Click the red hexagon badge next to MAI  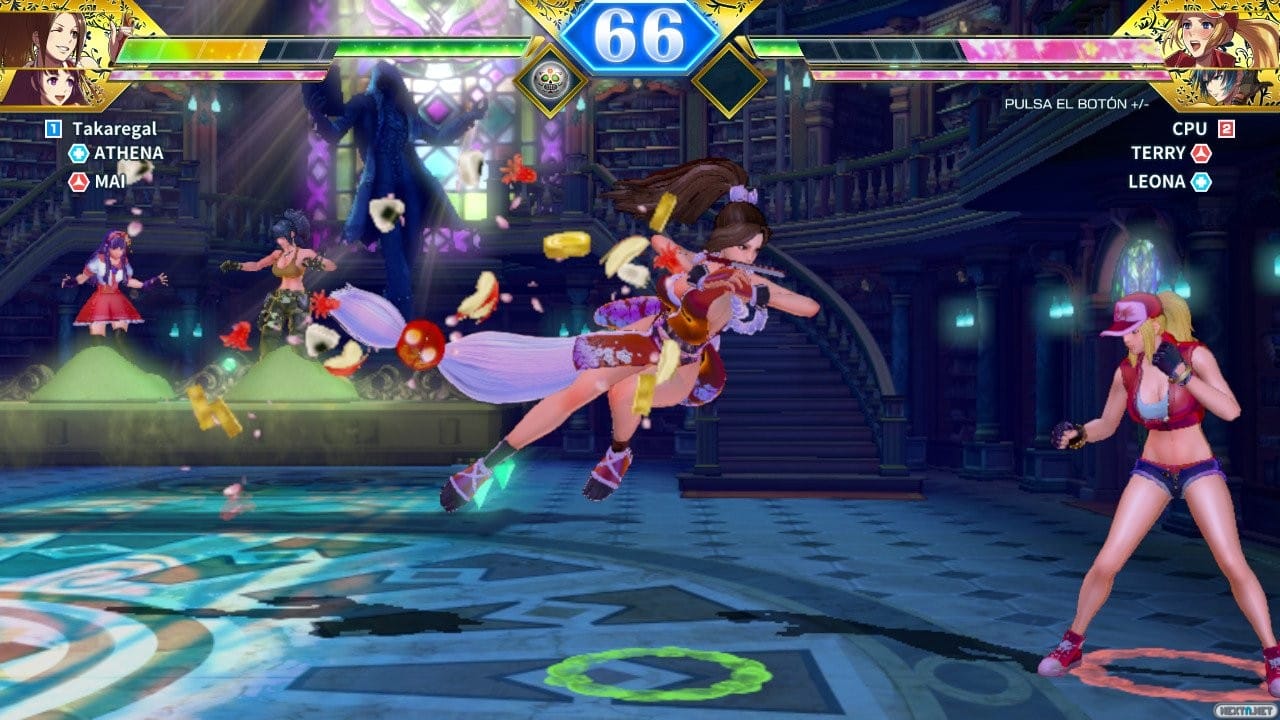pos(79,181)
